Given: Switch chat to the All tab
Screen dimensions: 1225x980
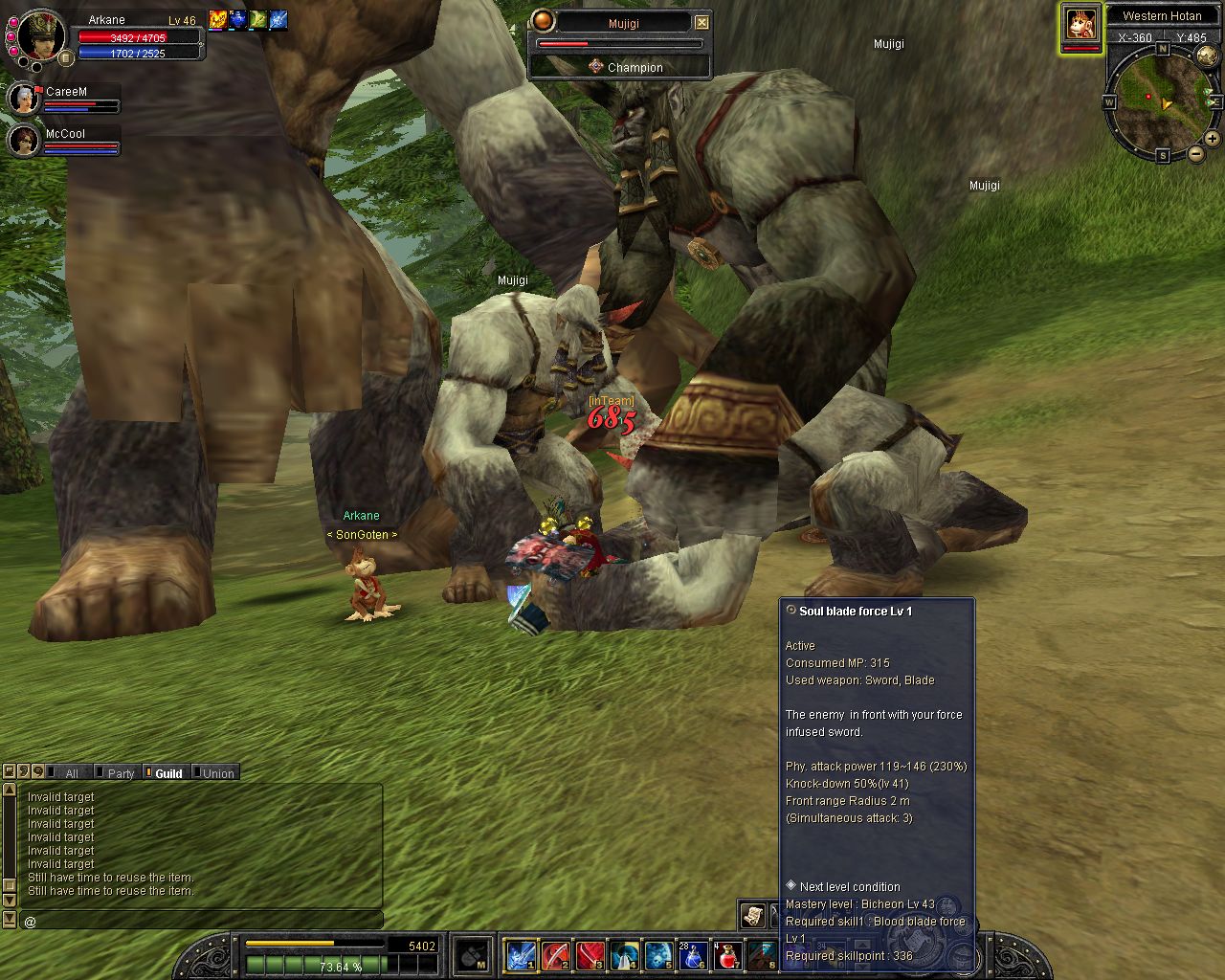Looking at the screenshot, I should tap(71, 773).
